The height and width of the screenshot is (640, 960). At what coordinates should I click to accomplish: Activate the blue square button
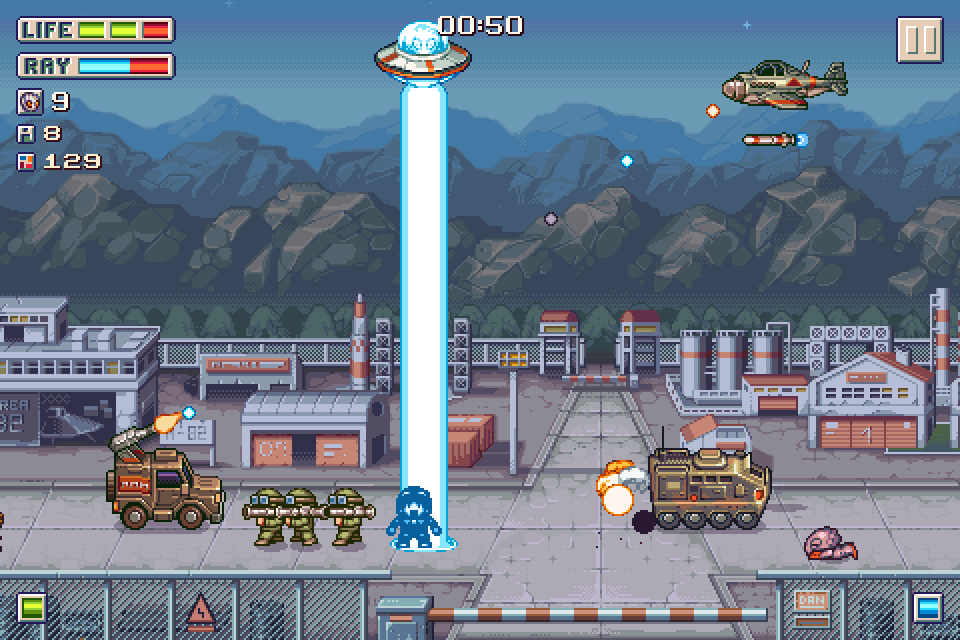927,607
